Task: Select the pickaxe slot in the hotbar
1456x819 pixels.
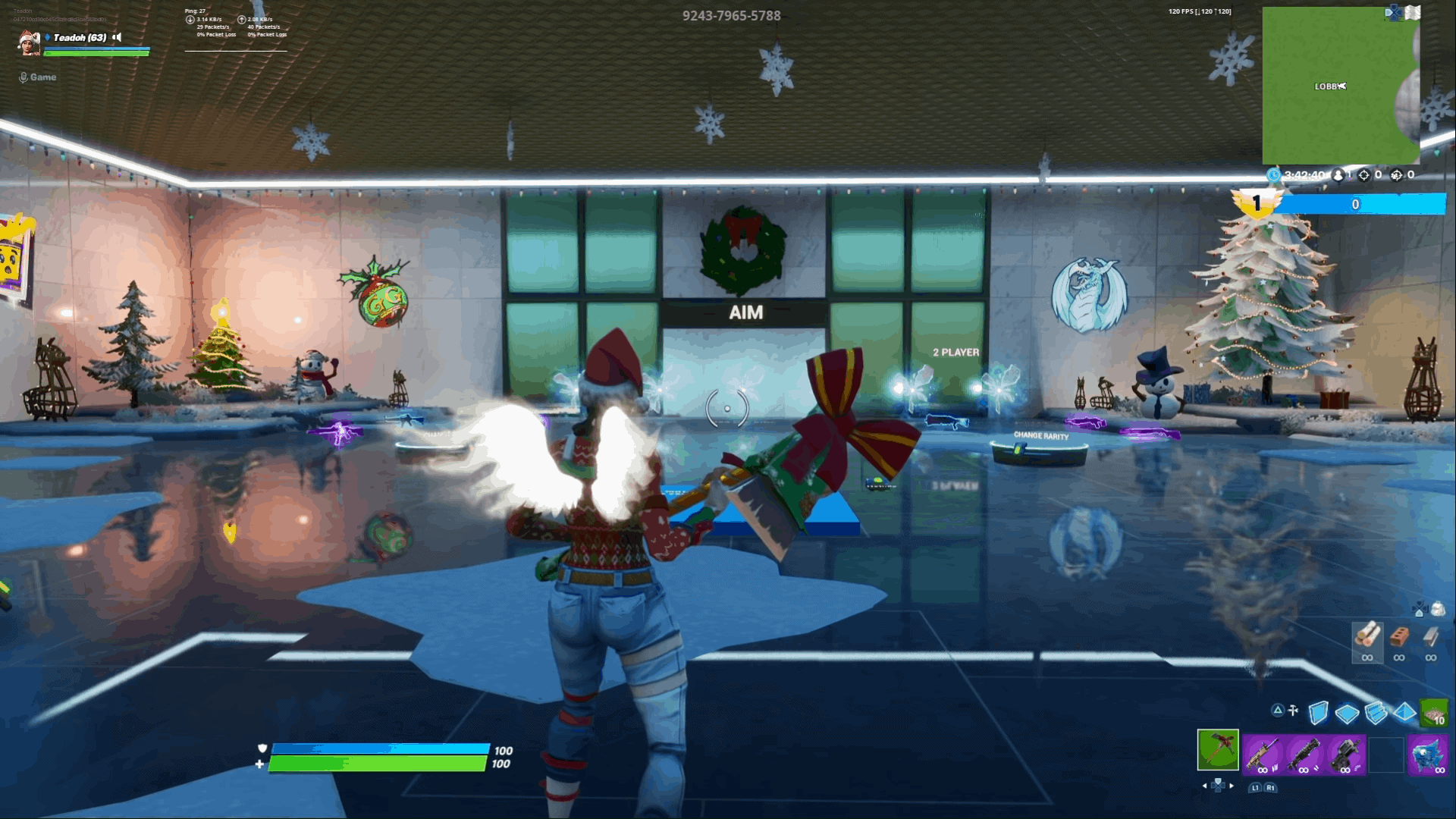Action: [x=1218, y=752]
